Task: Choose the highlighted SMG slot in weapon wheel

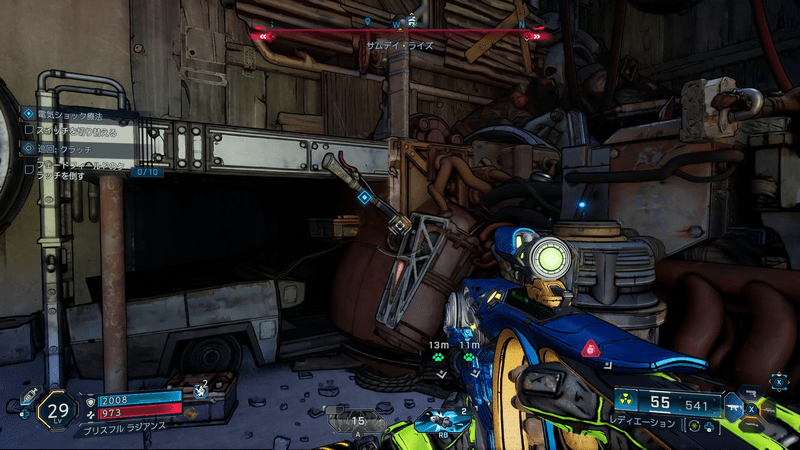Action: [732, 409]
